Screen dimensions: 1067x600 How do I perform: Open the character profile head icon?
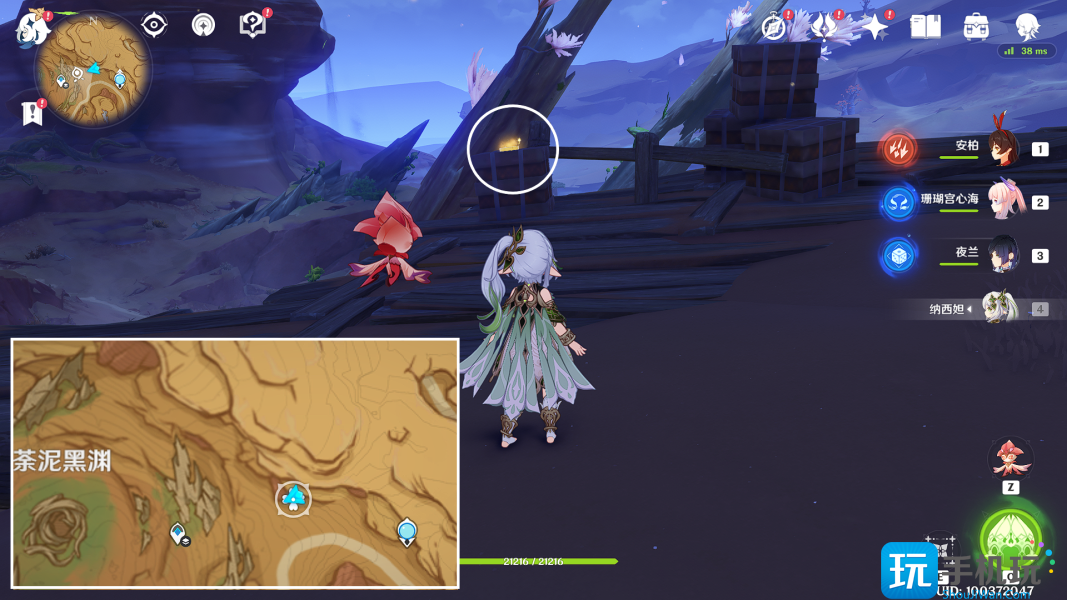coord(1027,27)
